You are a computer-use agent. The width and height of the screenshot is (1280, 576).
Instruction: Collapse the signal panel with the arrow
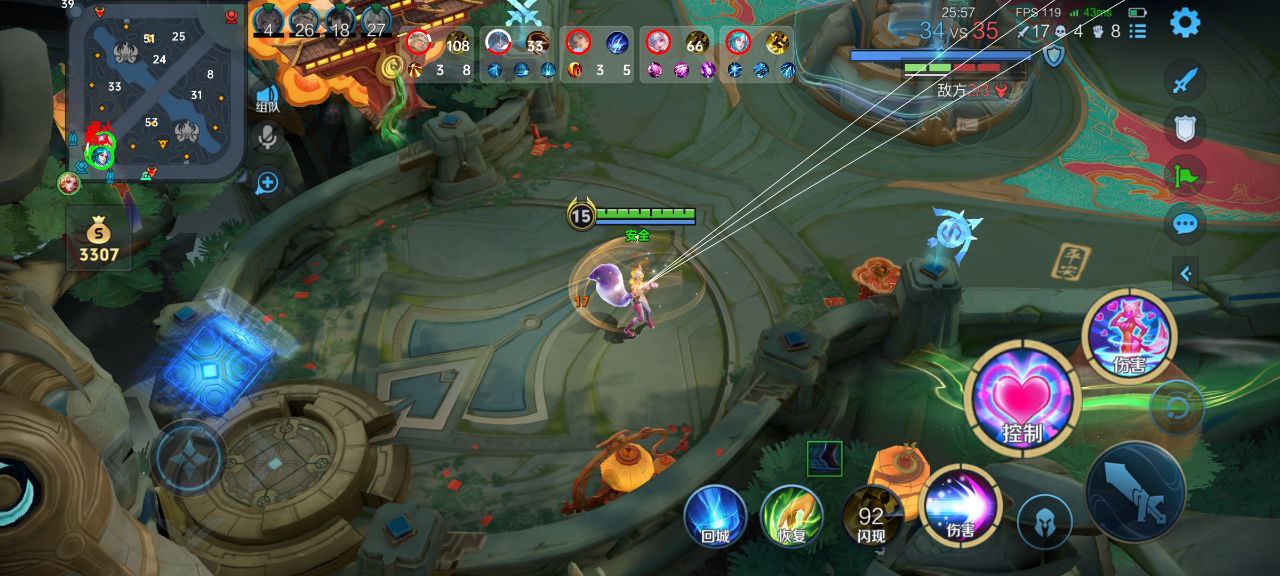click(x=1186, y=272)
